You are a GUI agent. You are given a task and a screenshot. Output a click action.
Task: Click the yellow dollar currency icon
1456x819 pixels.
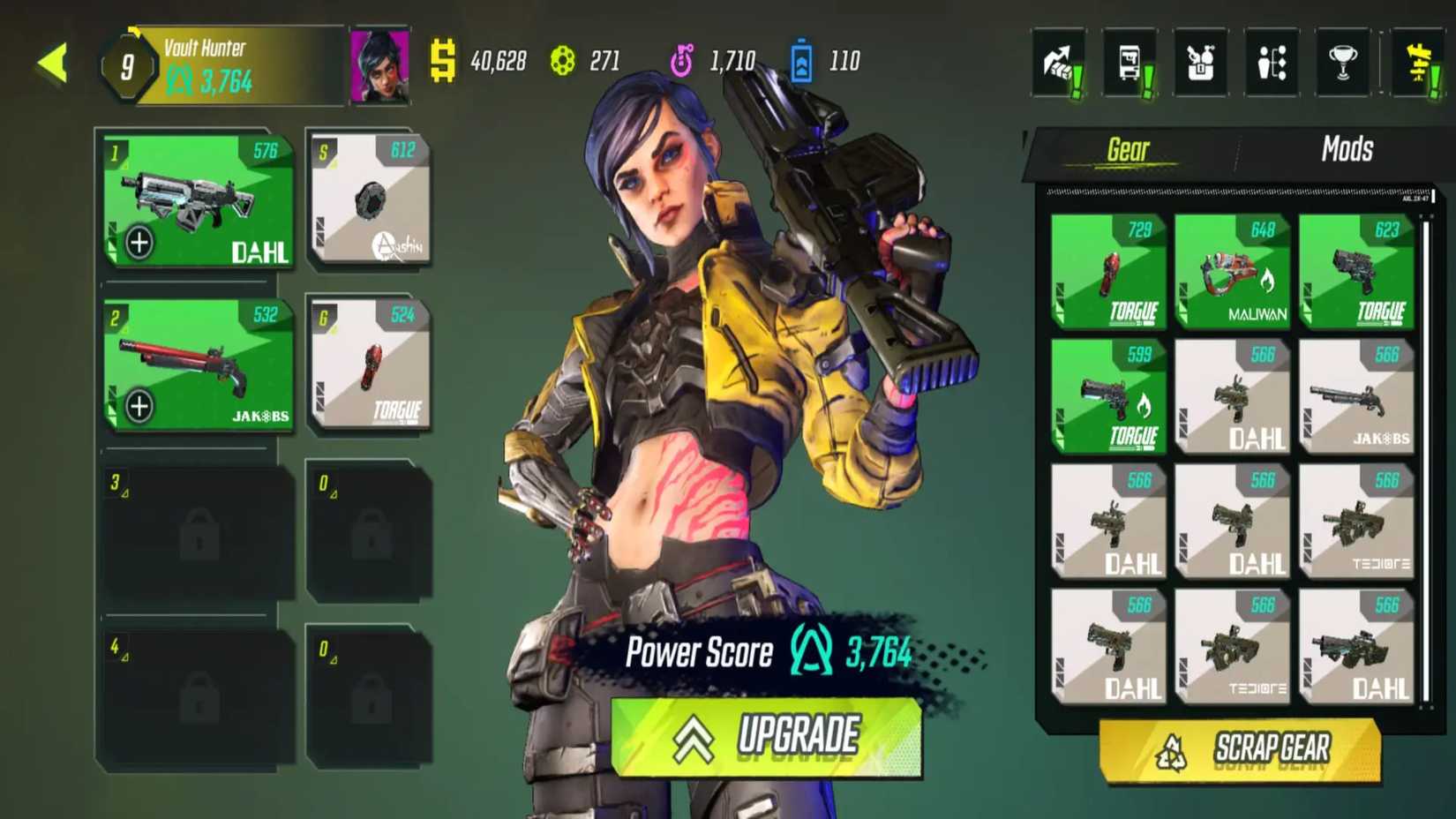pyautogui.click(x=441, y=60)
